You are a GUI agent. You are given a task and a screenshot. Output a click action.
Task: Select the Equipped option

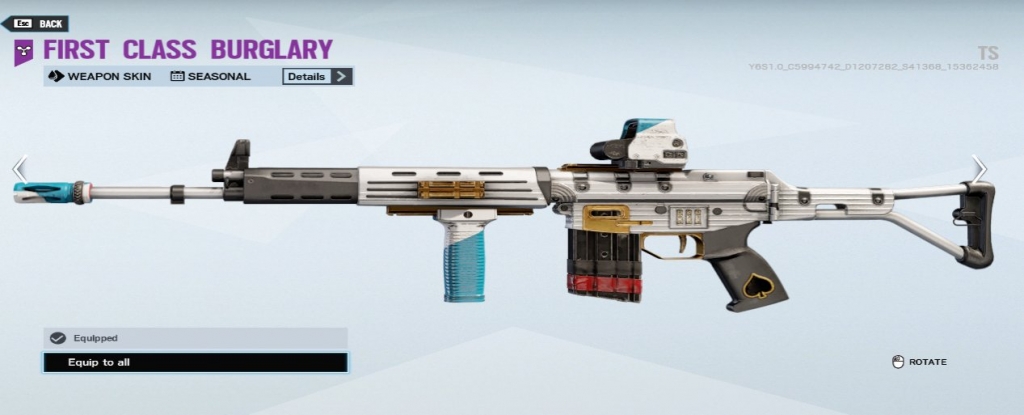[195, 338]
